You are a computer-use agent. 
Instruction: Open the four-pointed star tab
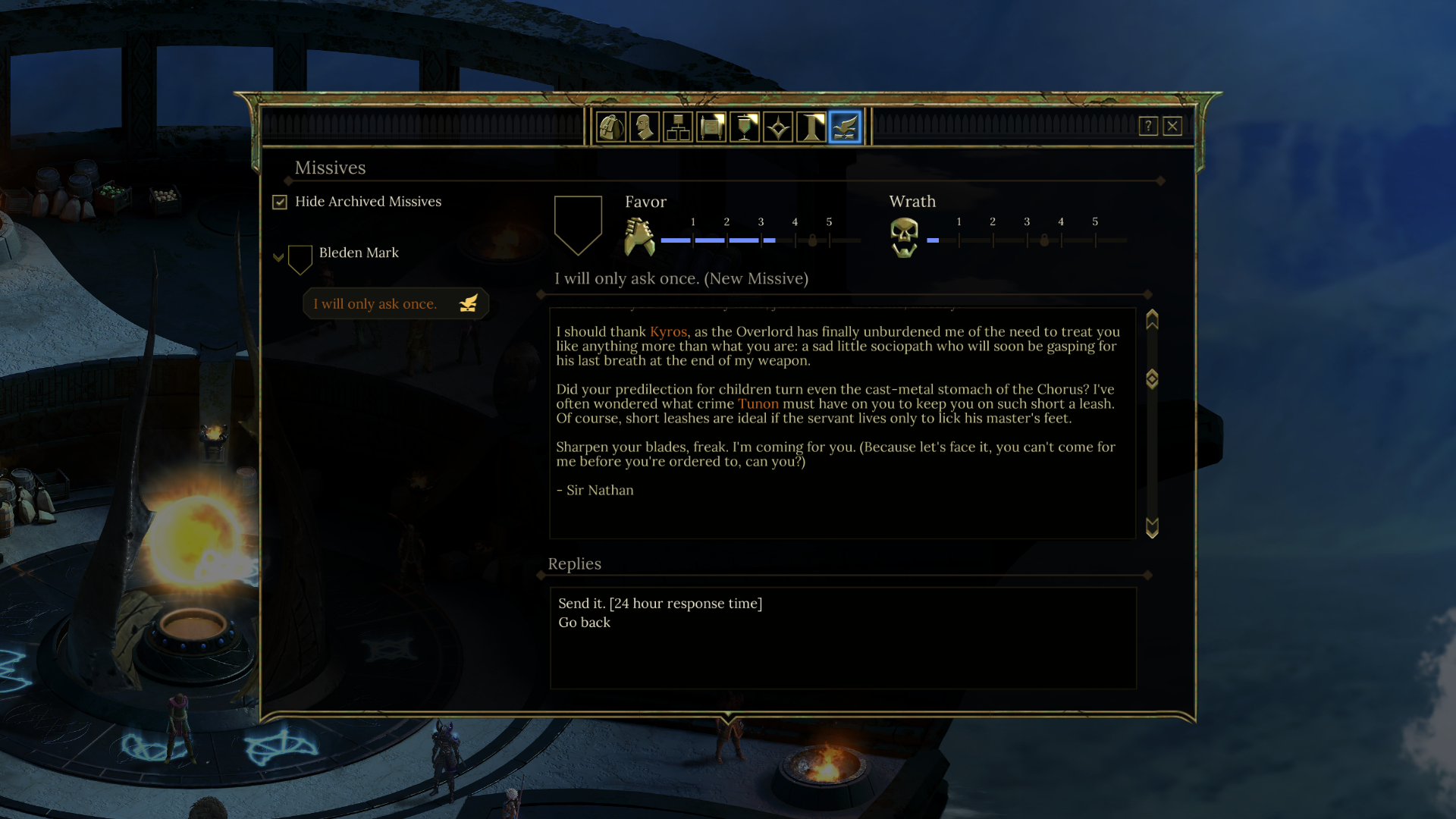778,127
